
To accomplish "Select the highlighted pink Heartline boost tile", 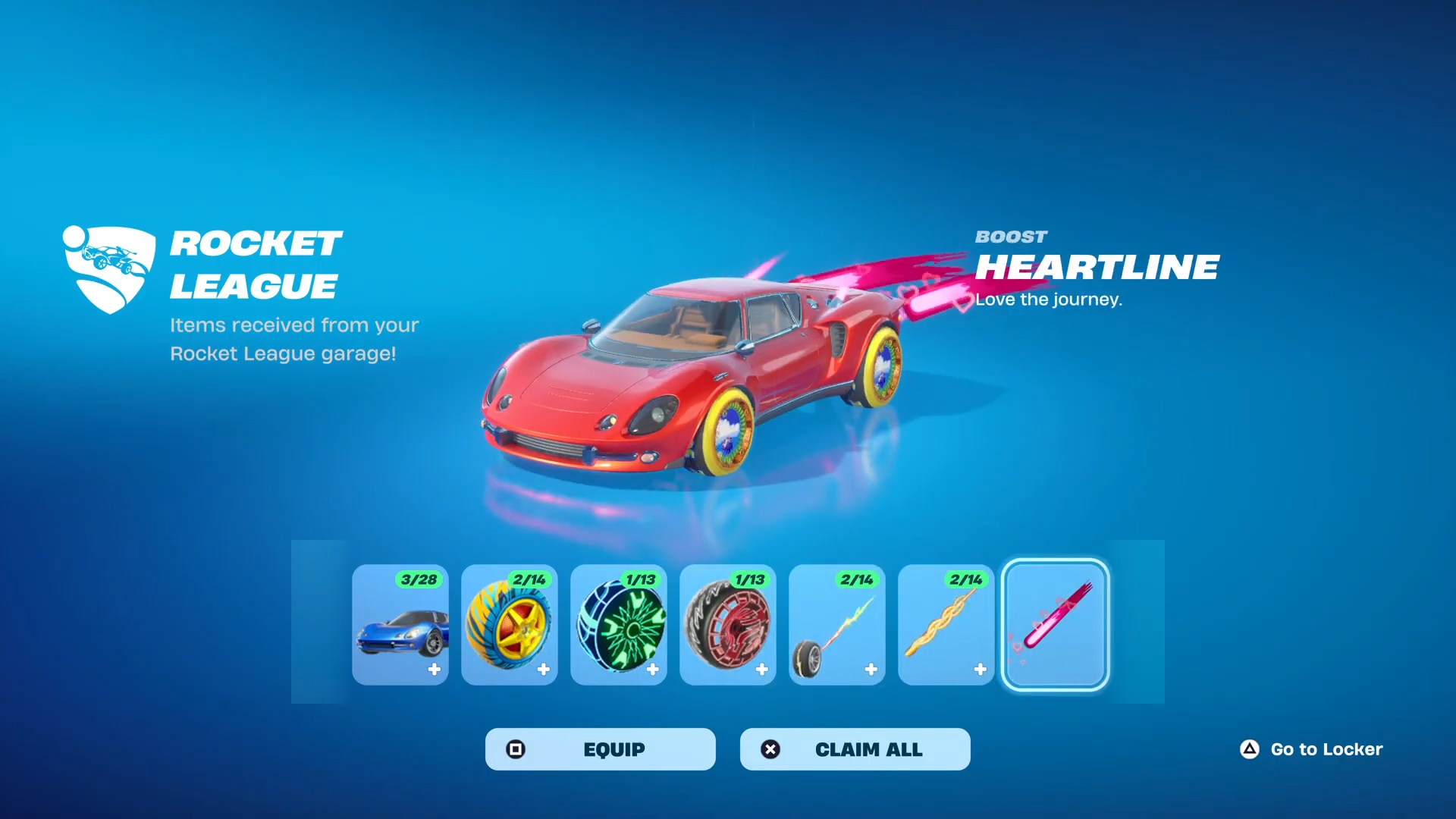I will point(1056,625).
